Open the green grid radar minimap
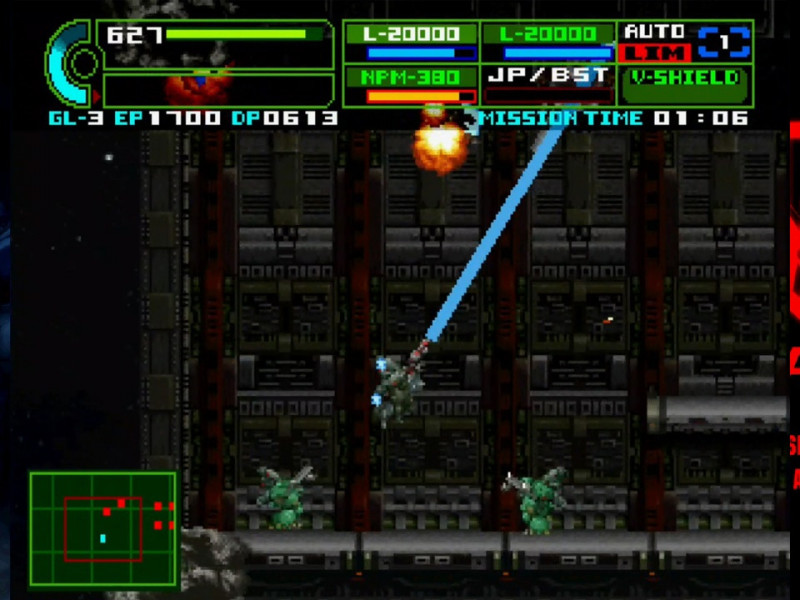The image size is (800, 600). click(x=103, y=530)
